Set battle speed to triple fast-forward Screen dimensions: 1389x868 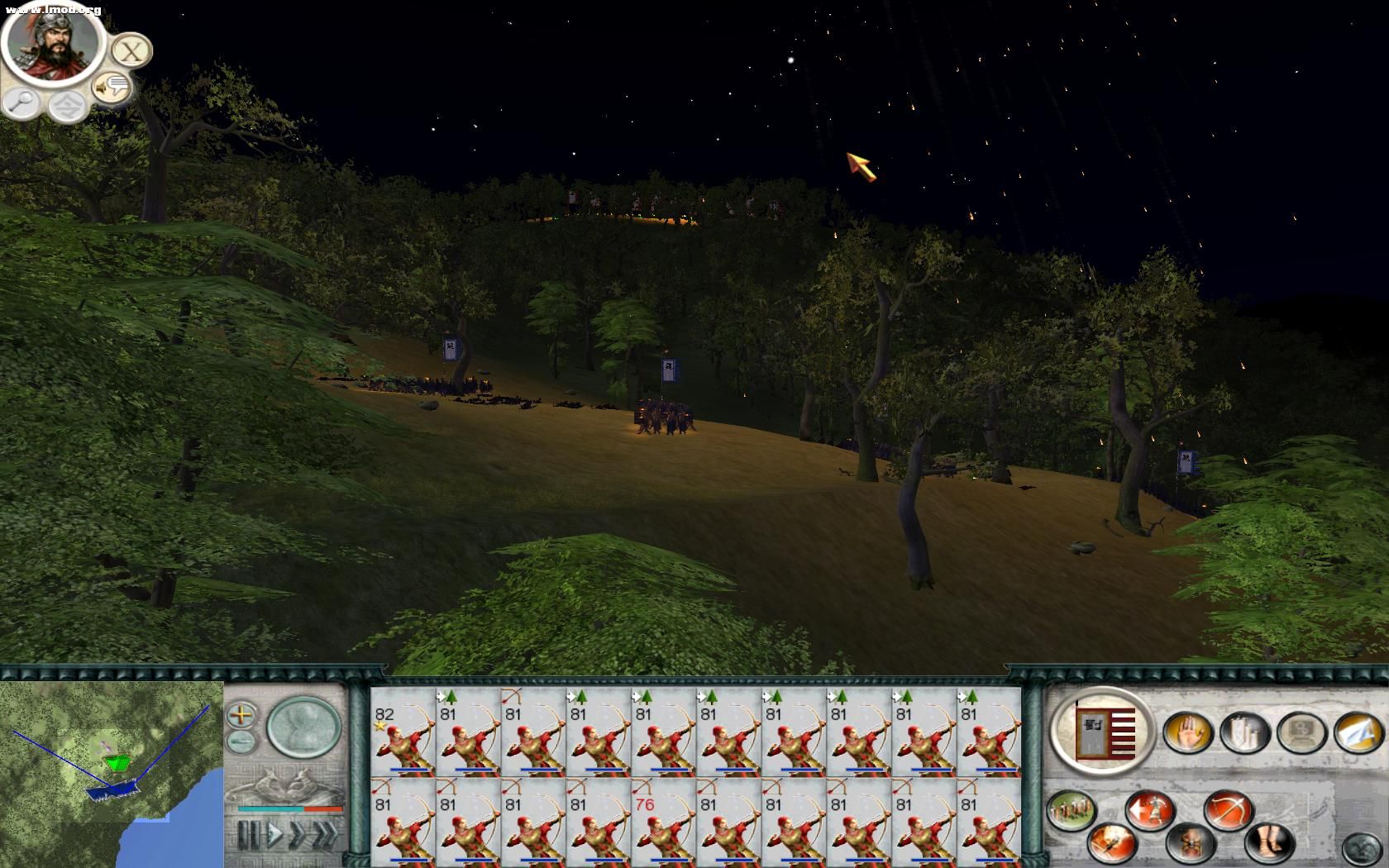coord(326,835)
